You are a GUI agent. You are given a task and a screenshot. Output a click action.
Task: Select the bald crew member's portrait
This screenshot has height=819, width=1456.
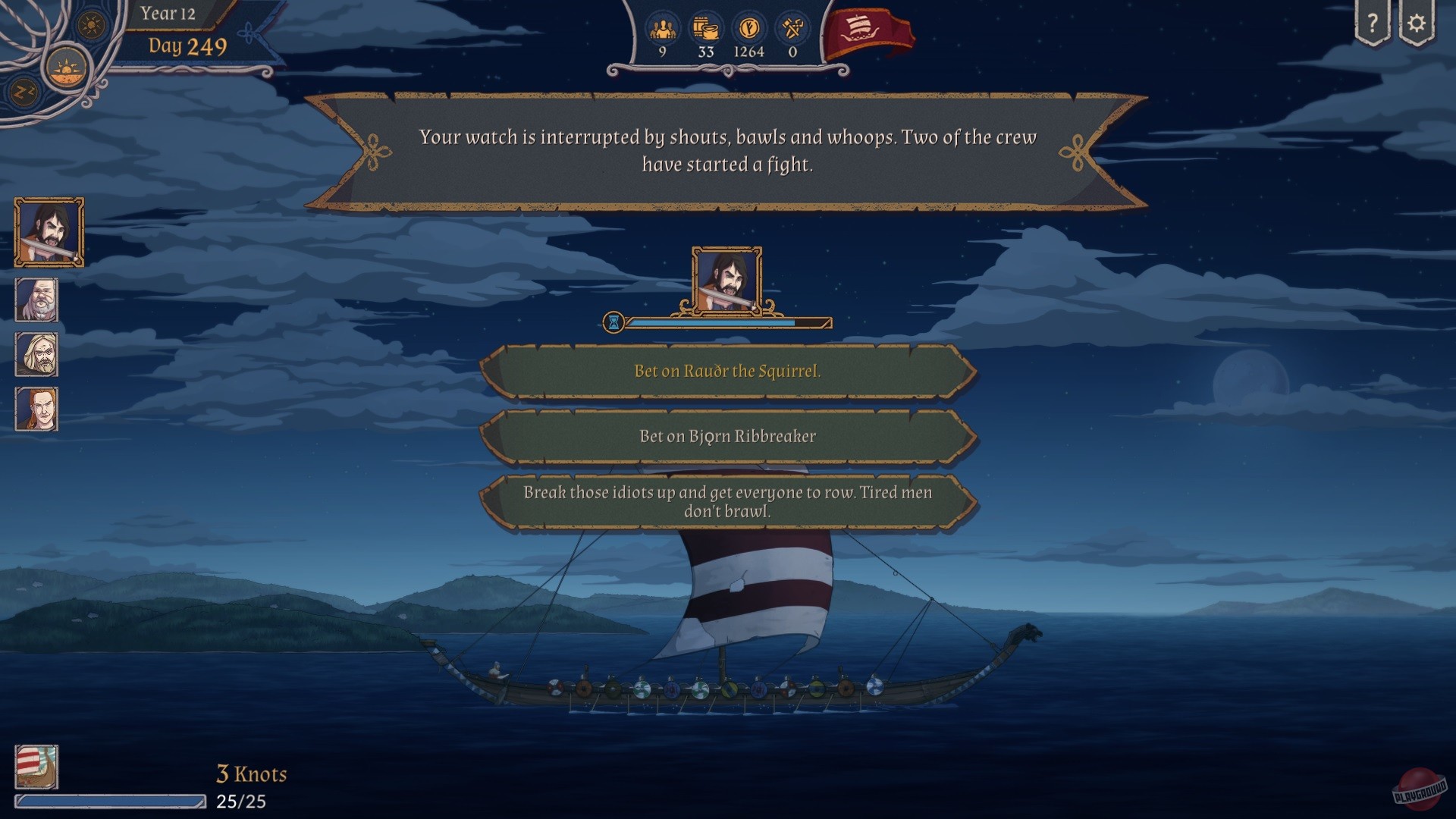tap(36, 299)
